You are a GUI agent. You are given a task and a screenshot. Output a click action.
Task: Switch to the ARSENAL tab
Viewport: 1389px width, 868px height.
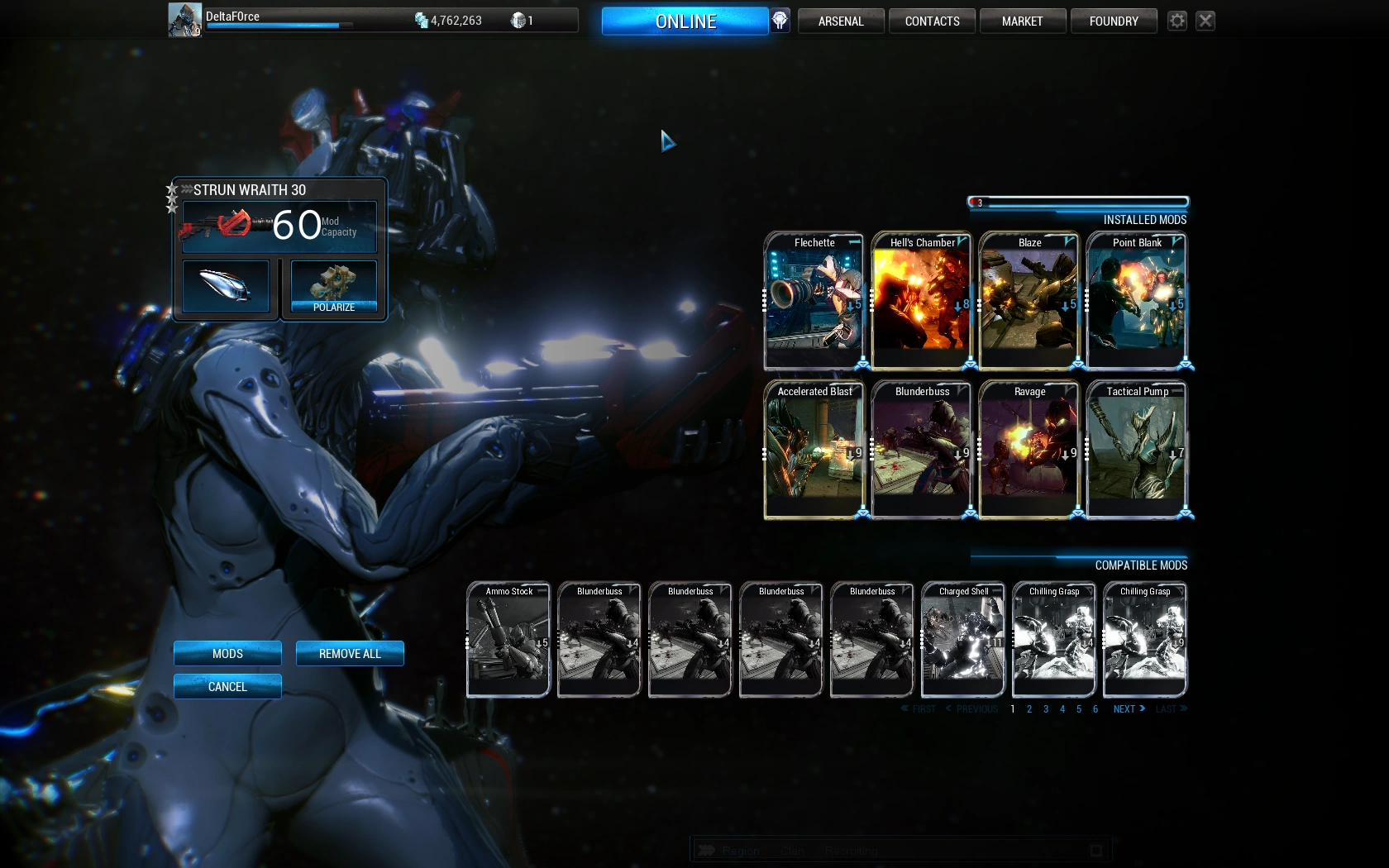[x=840, y=21]
